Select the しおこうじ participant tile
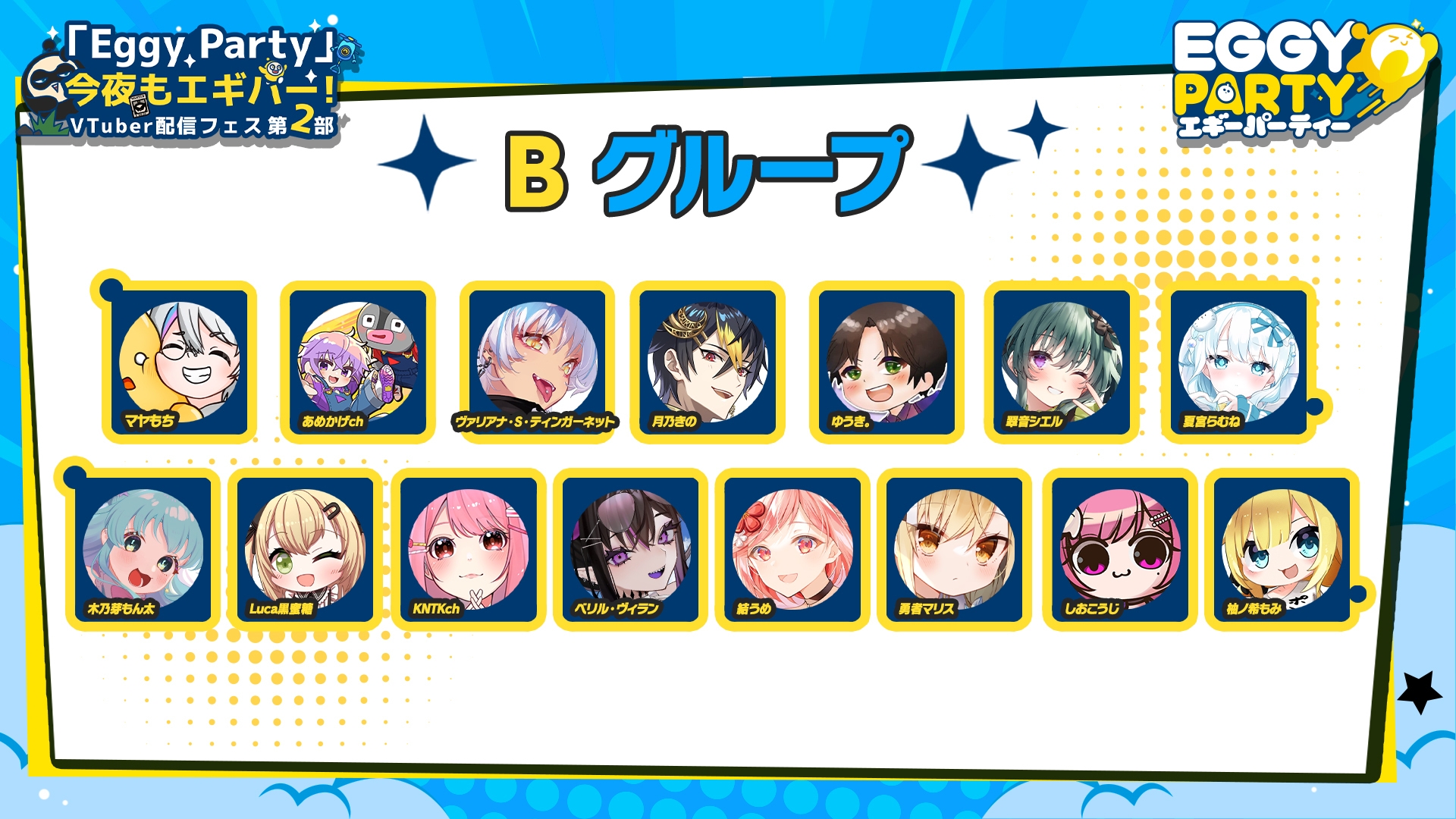Image resolution: width=1456 pixels, height=819 pixels. tap(1120, 549)
